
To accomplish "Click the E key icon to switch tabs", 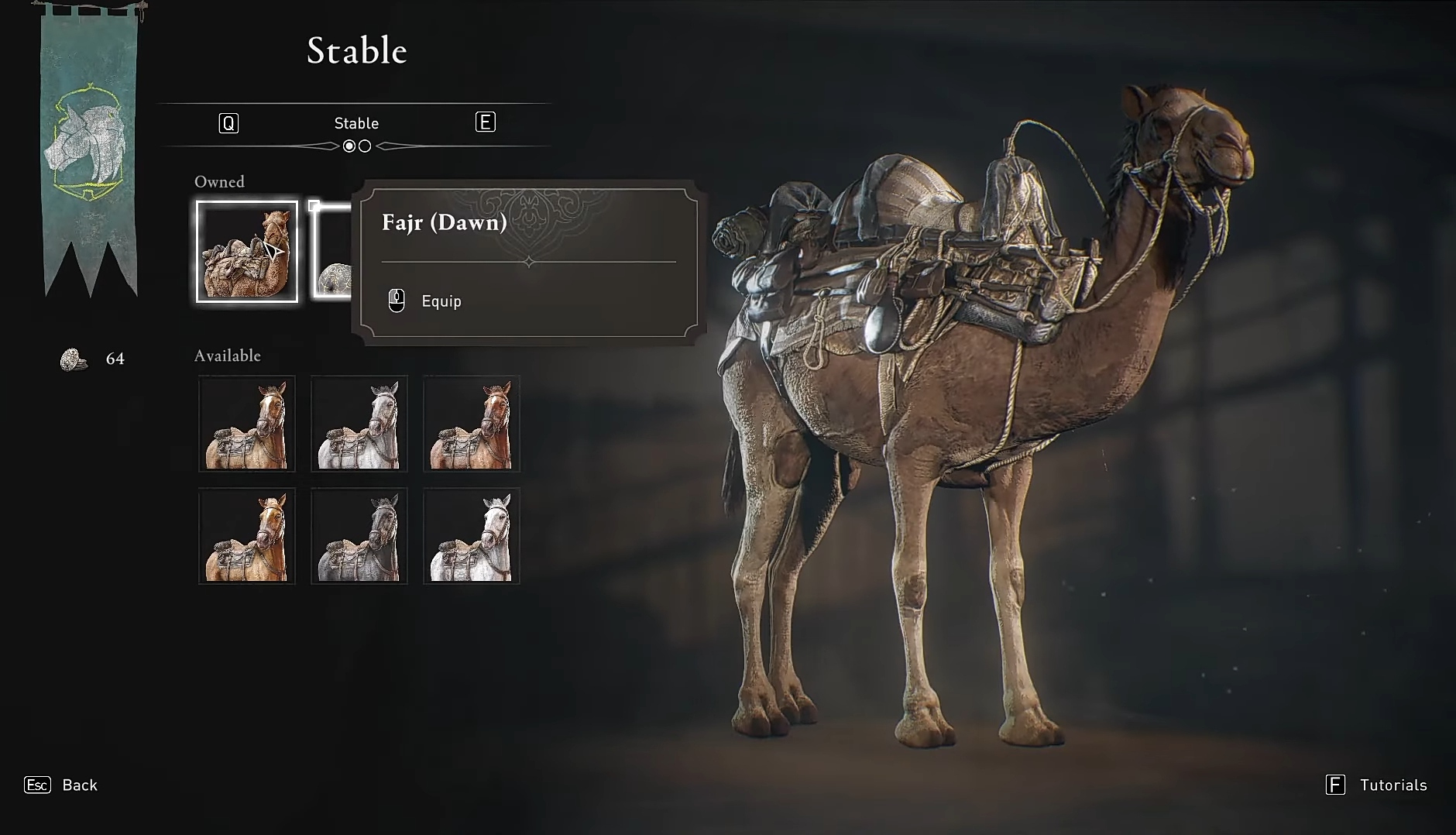I will [x=486, y=122].
